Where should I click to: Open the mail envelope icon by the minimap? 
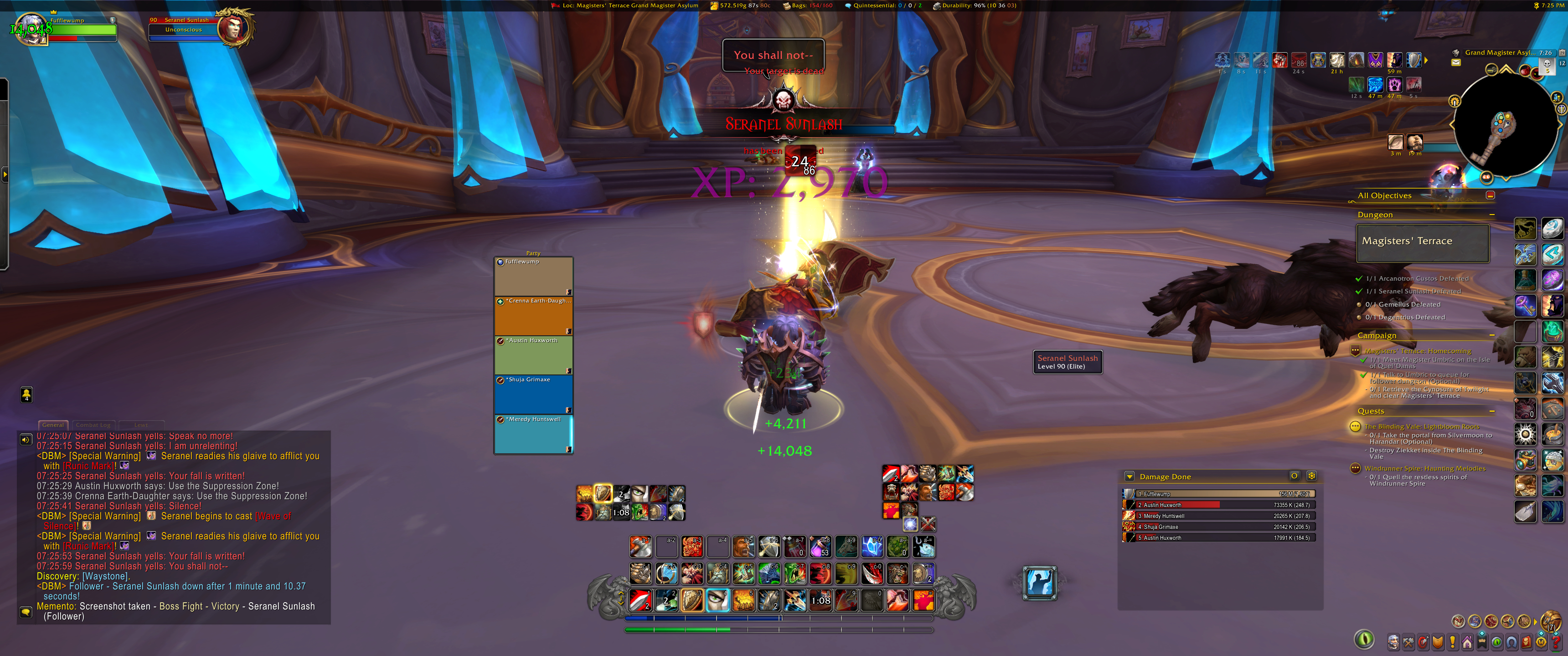1455,63
